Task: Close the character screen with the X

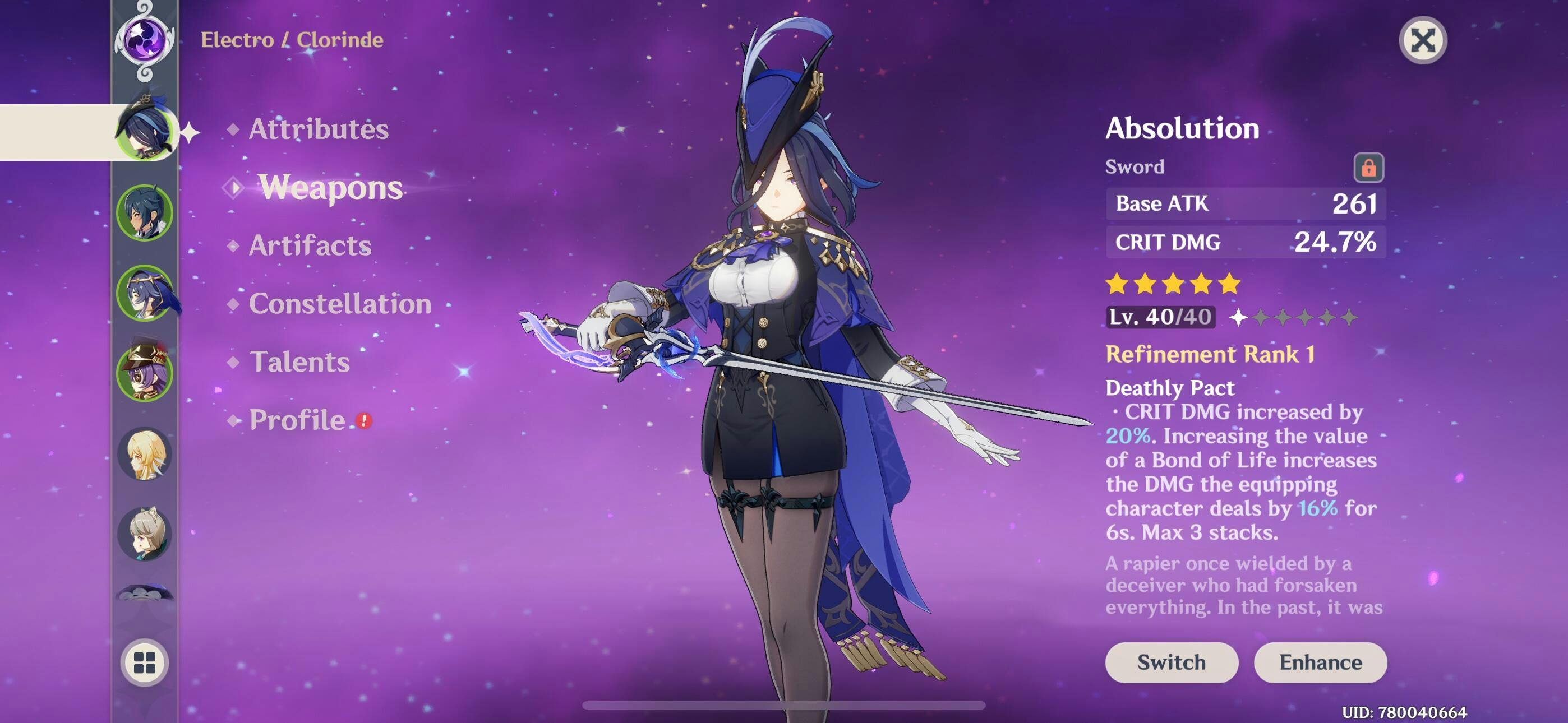Action: (1423, 41)
